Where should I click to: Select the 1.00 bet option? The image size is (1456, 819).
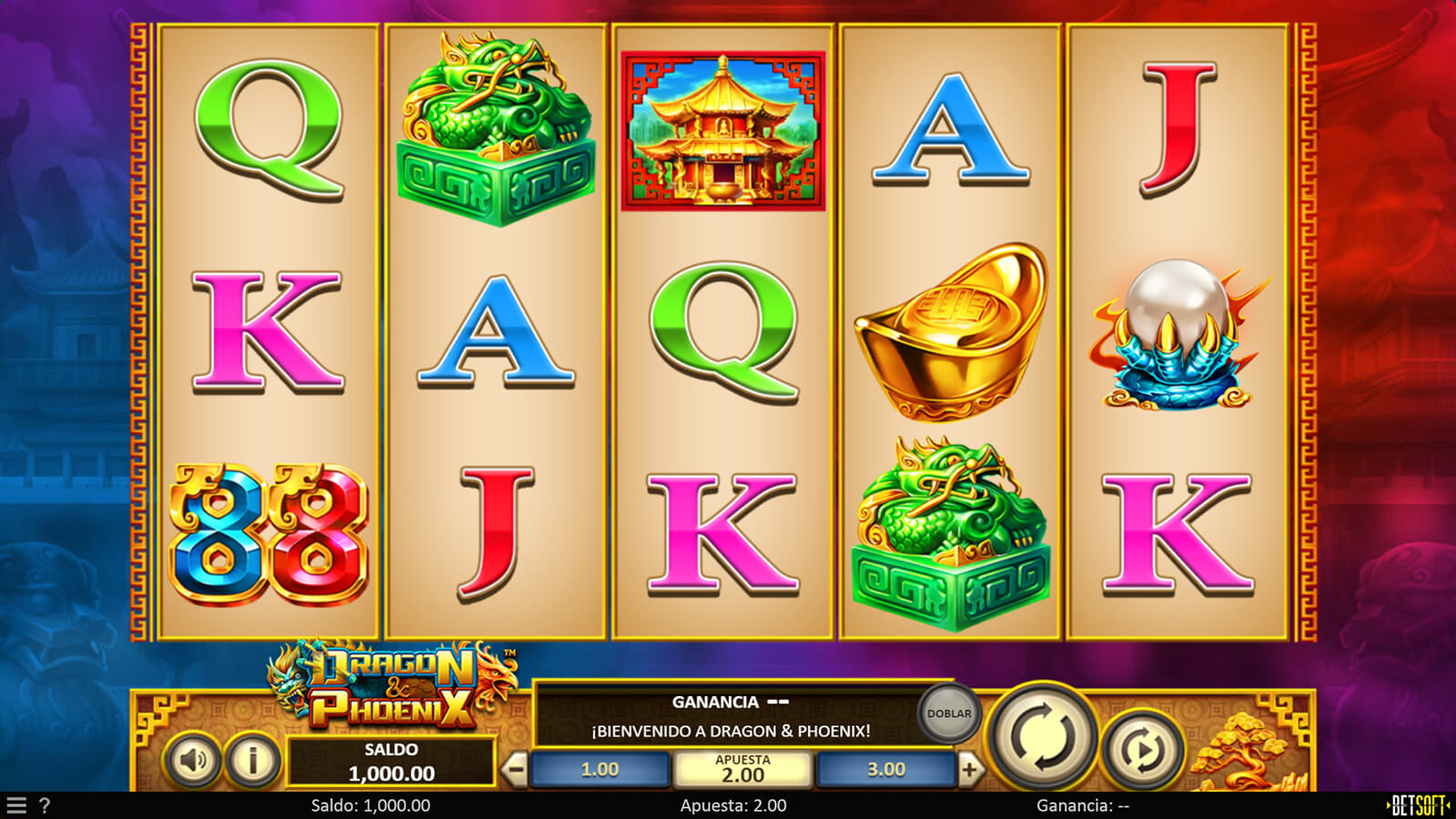pos(600,770)
